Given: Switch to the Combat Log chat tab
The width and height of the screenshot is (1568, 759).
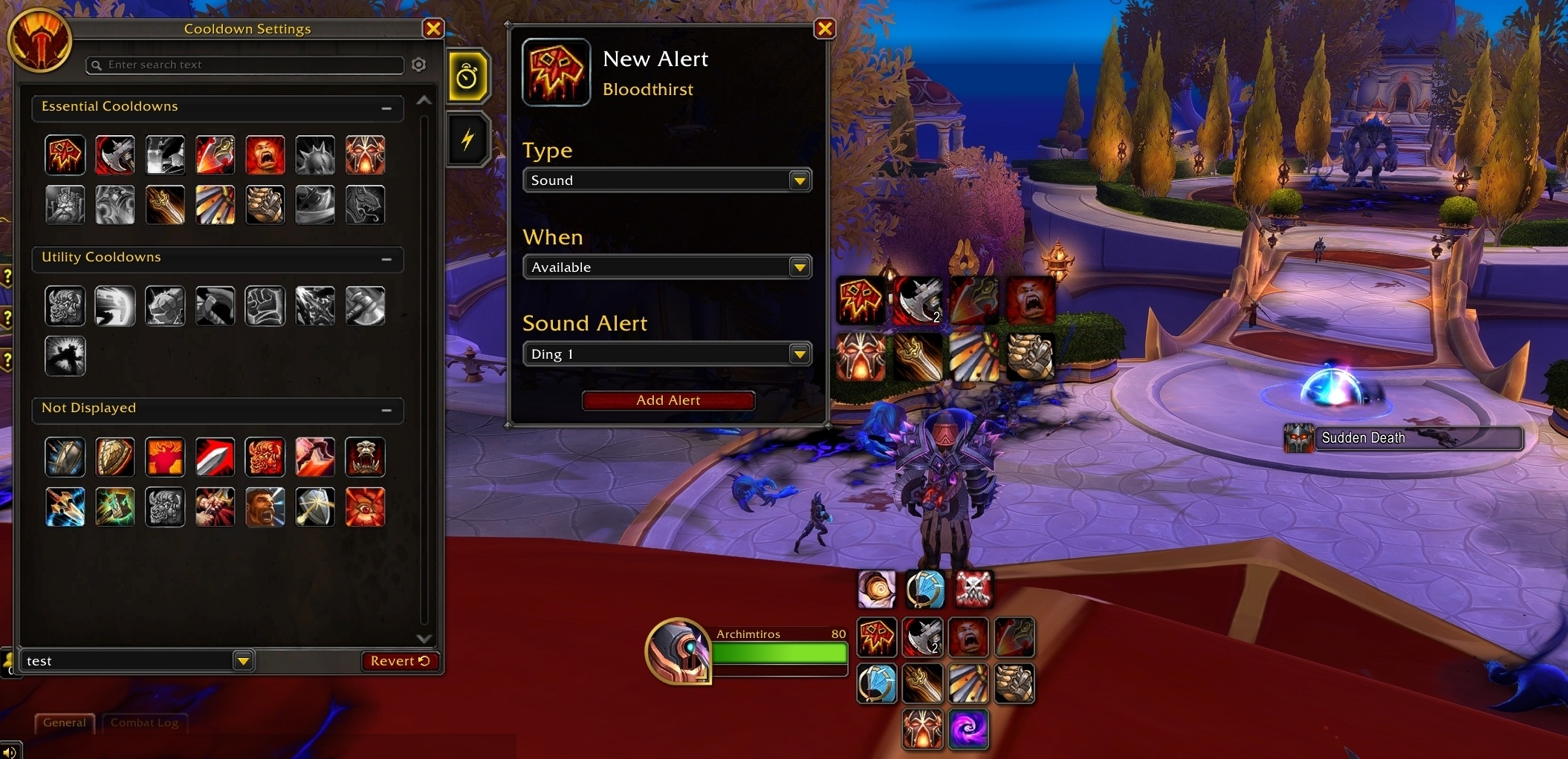Looking at the screenshot, I should click(144, 723).
